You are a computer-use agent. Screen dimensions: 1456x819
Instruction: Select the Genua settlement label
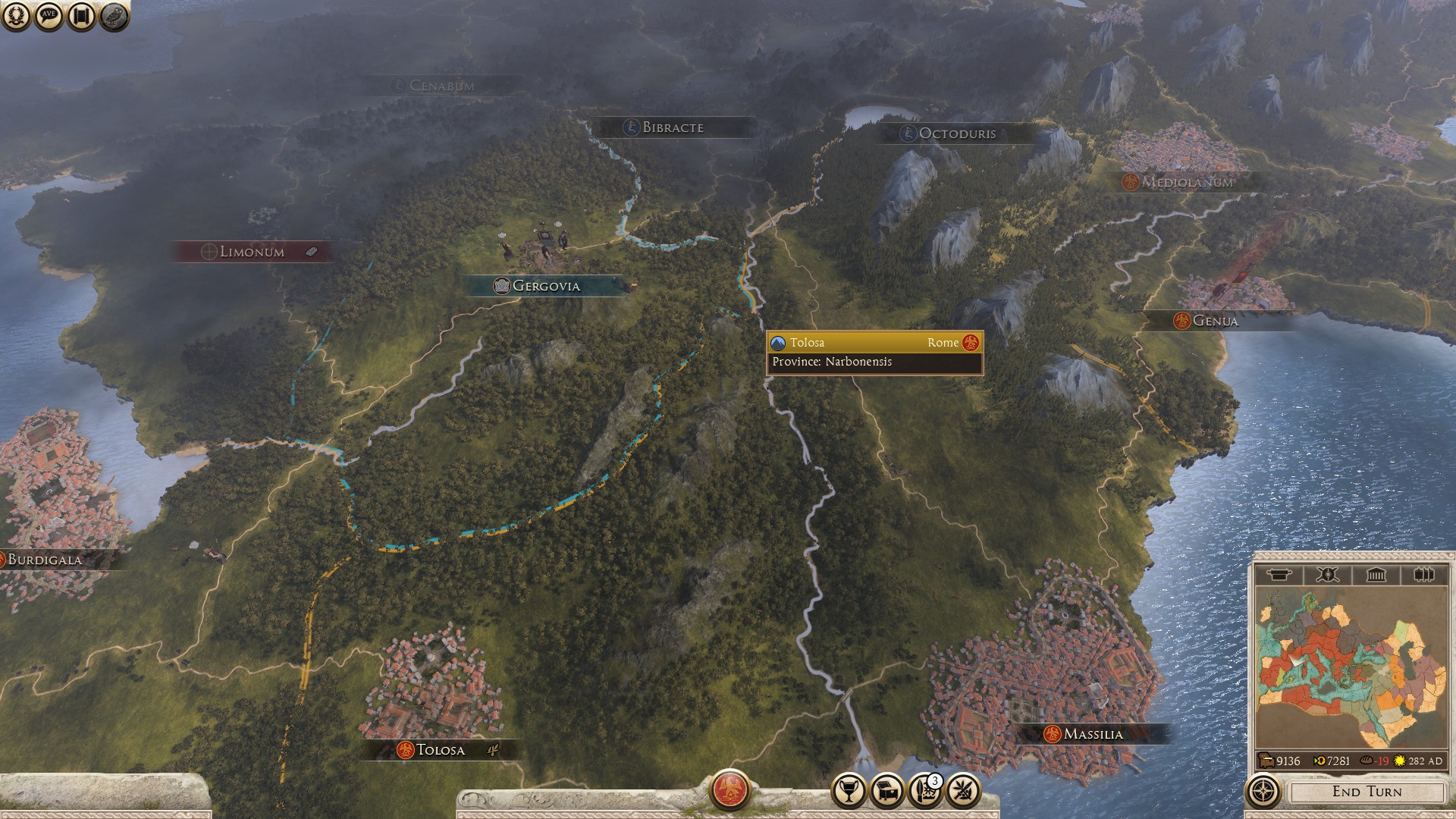pyautogui.click(x=1214, y=321)
